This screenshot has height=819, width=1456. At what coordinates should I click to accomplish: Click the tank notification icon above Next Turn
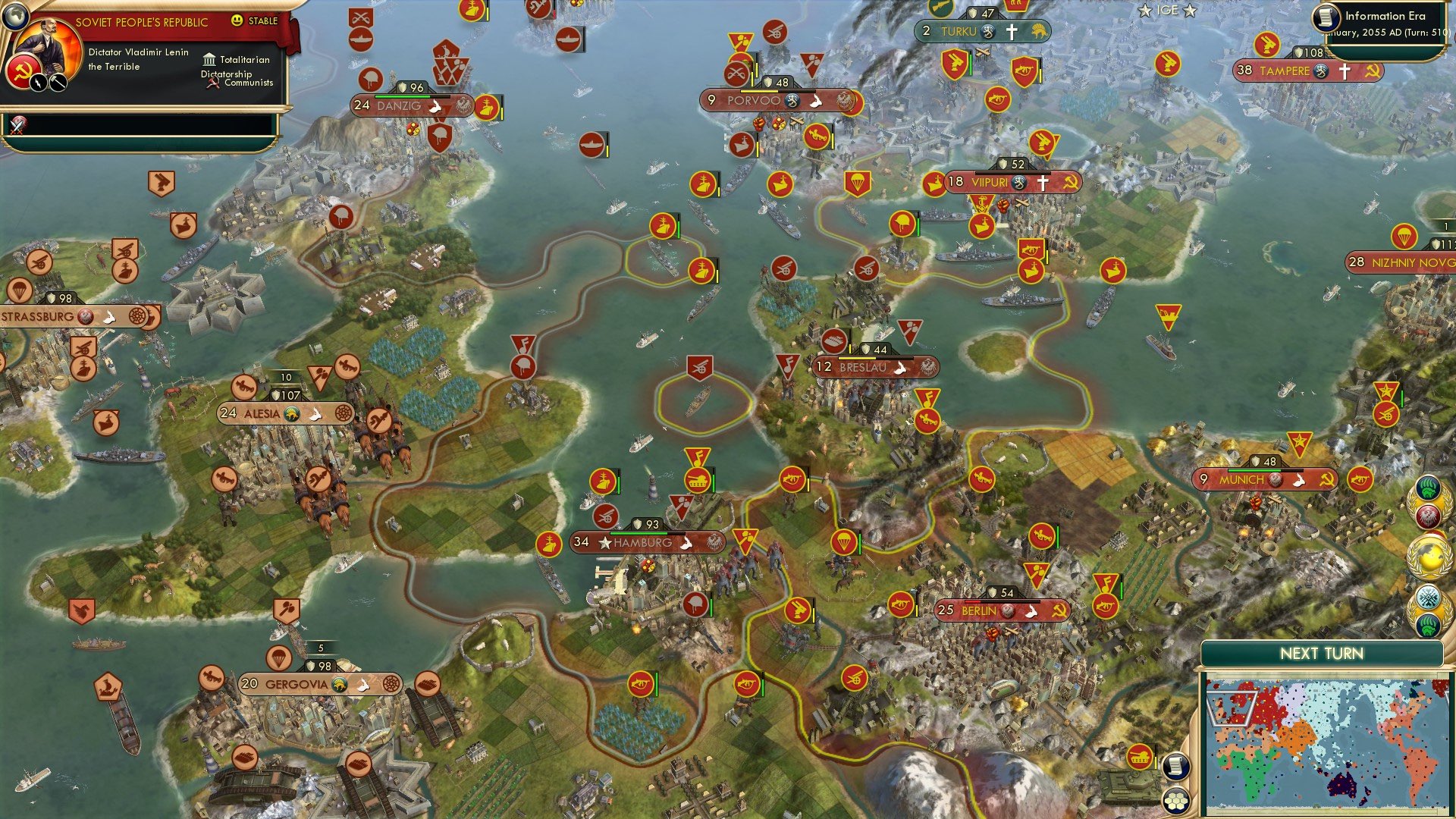[x=1140, y=757]
